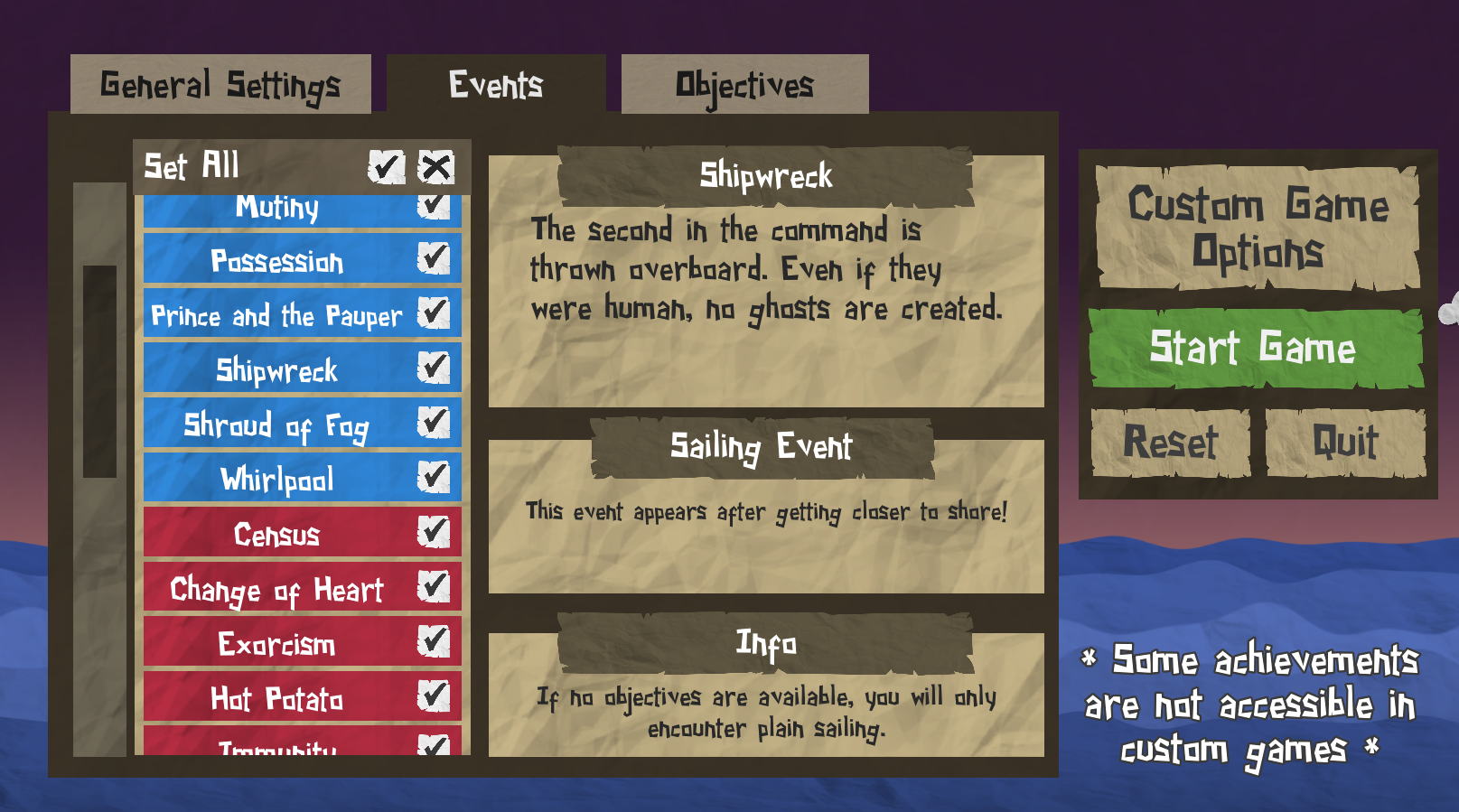Toggle the Change of Heart checkbox
The image size is (1459, 812).
click(435, 585)
